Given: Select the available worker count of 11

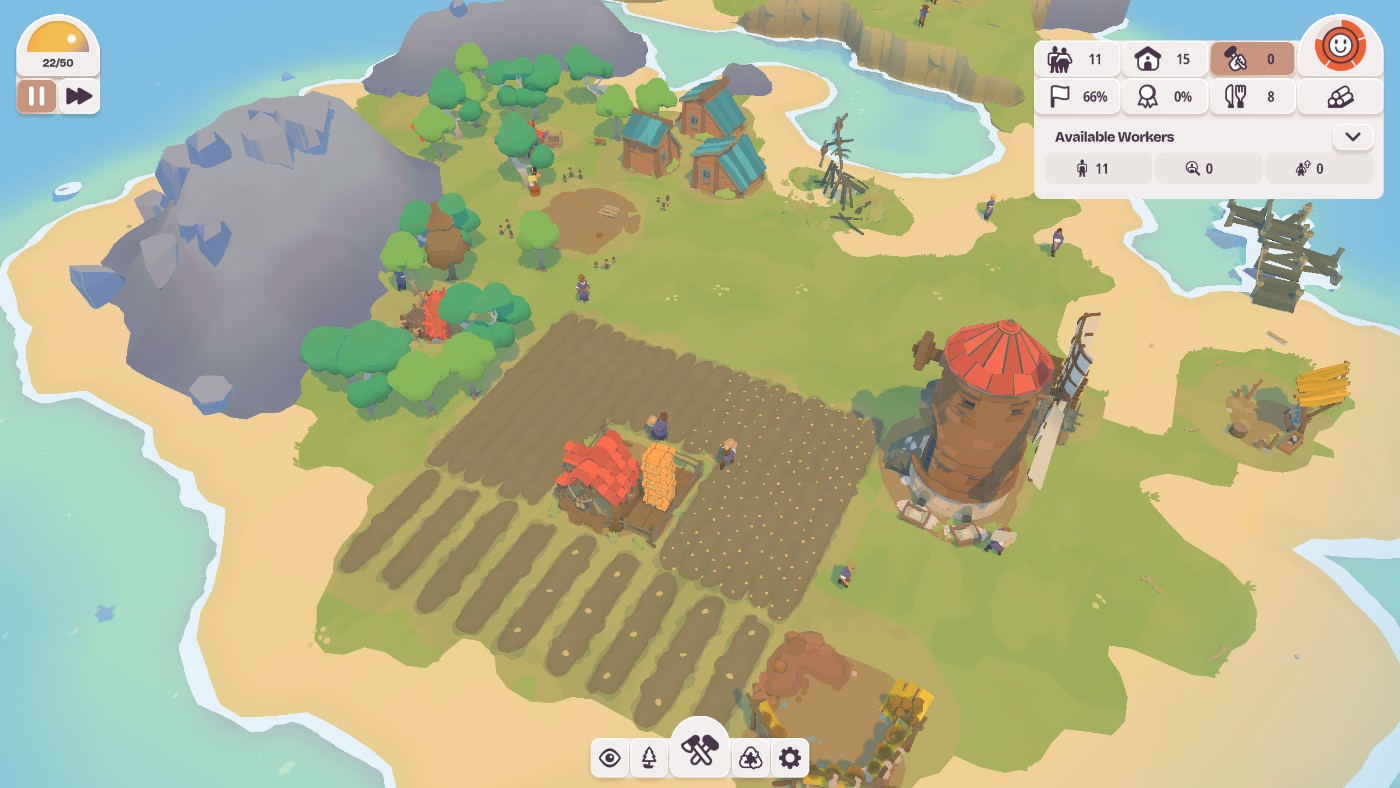Looking at the screenshot, I should pyautogui.click(x=1097, y=169).
